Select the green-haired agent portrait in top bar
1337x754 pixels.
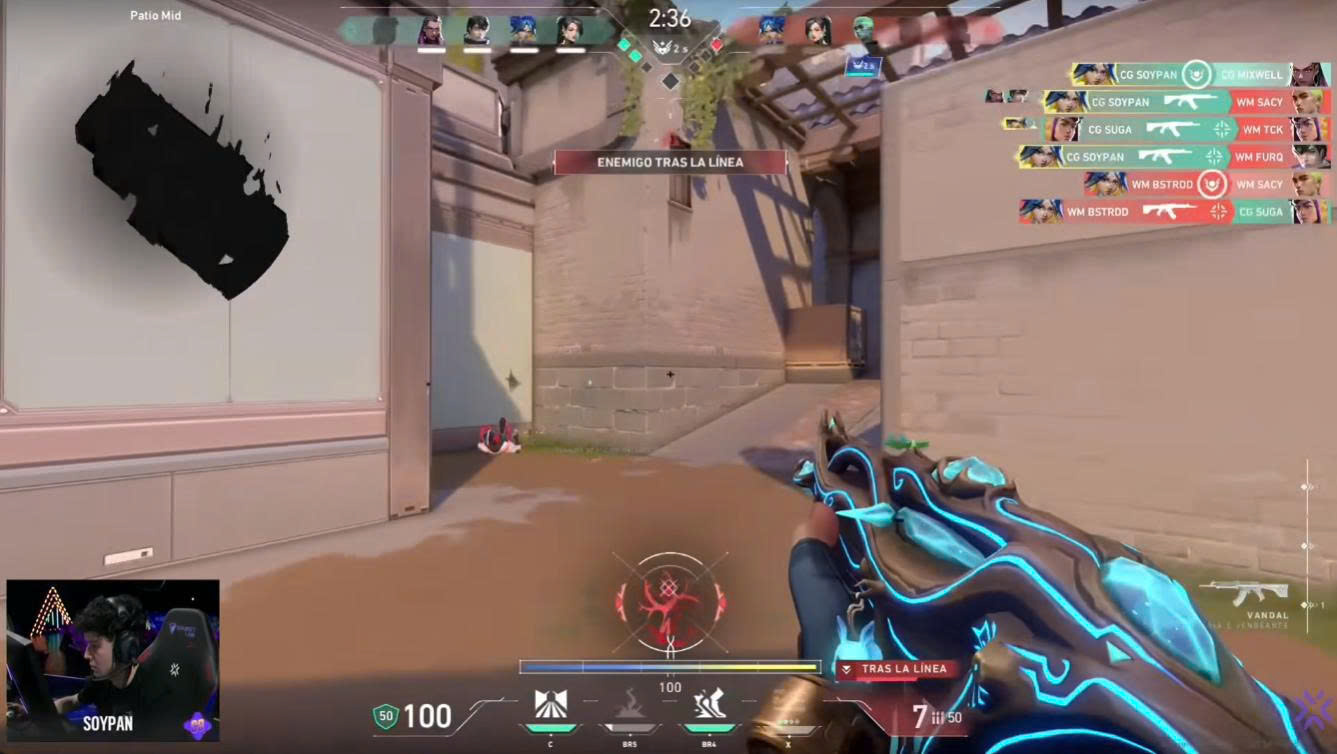(864, 31)
